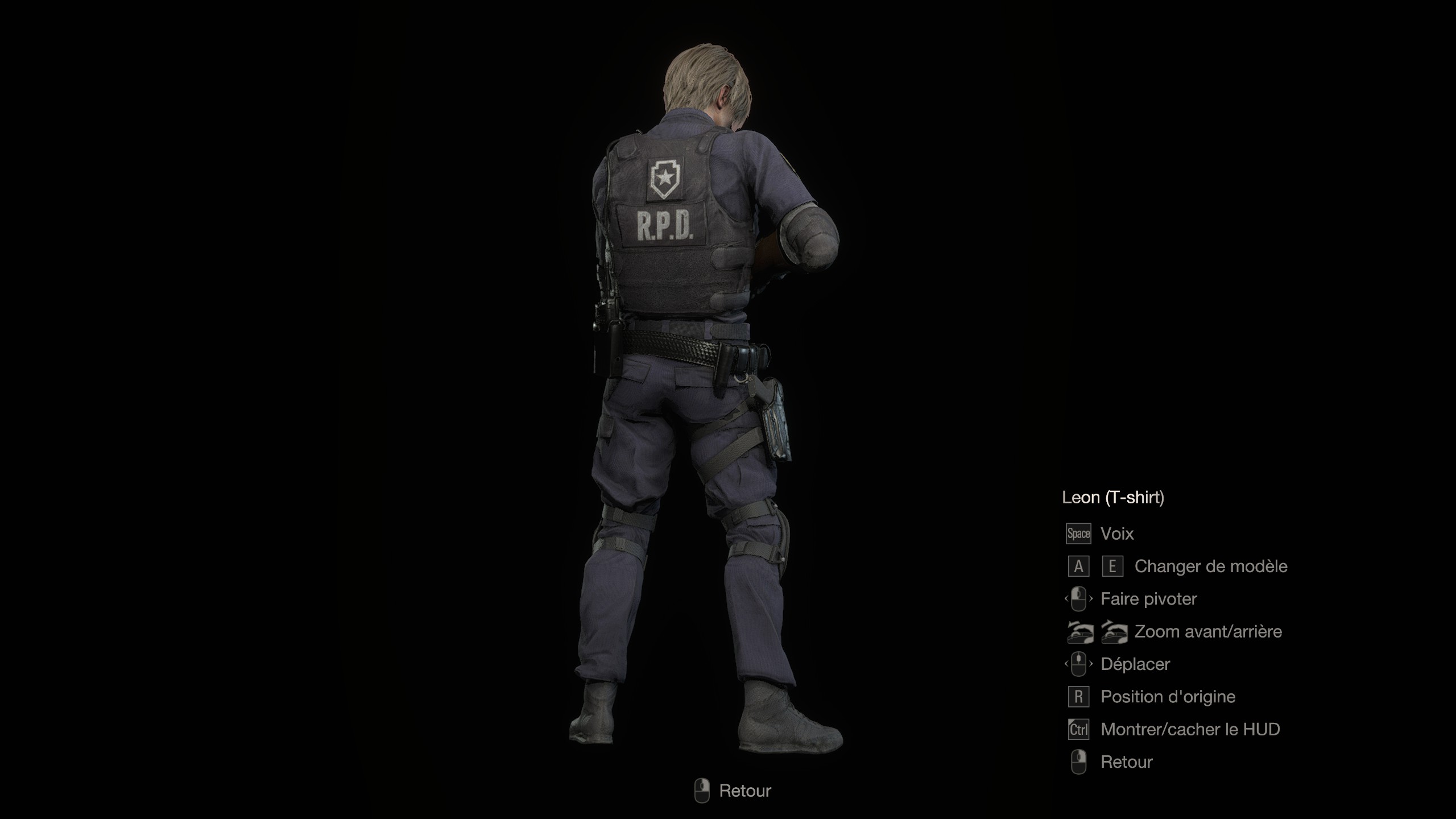Click the mouse icon beside Retour in sidebar
This screenshot has height=819, width=1456.
(1078, 762)
